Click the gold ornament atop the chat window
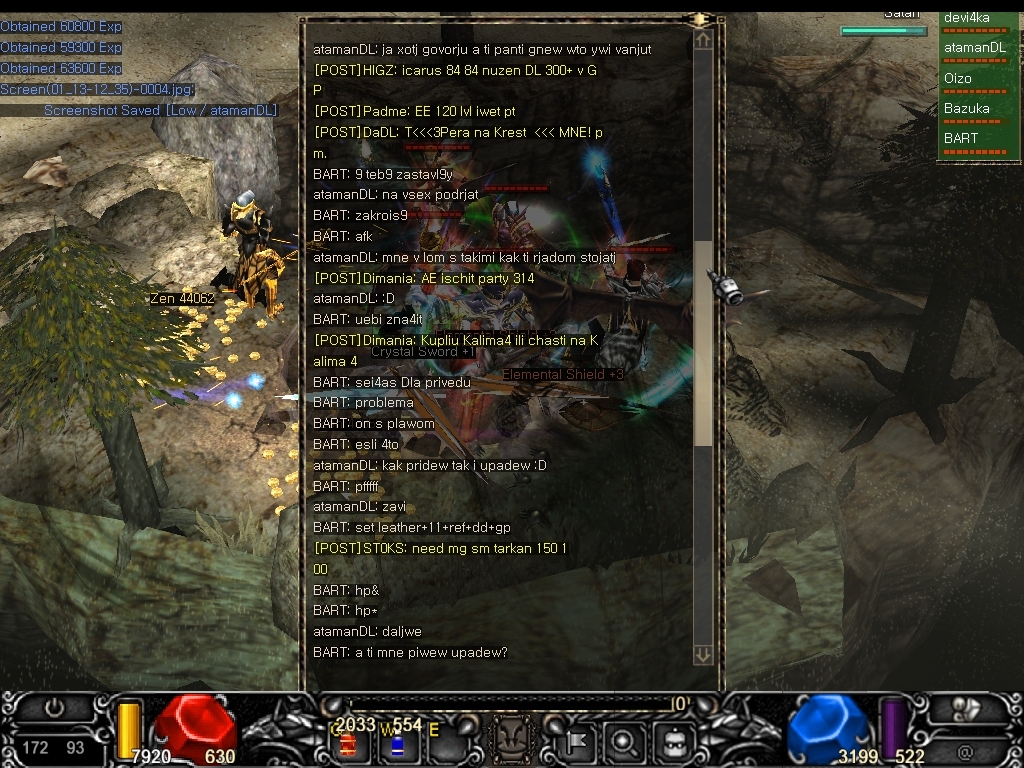The image size is (1024, 768). [x=700, y=19]
